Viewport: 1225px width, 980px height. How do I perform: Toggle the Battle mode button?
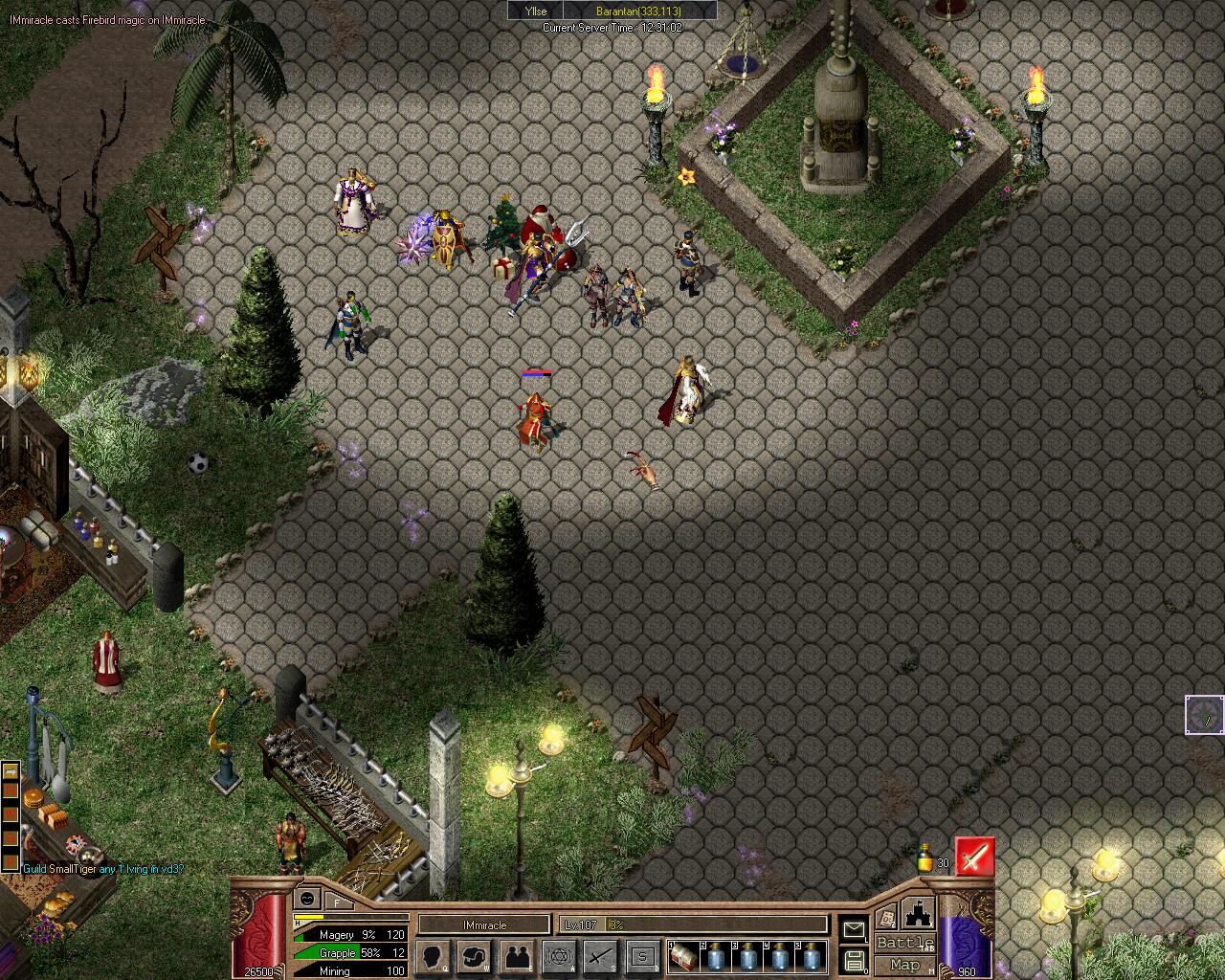904,944
